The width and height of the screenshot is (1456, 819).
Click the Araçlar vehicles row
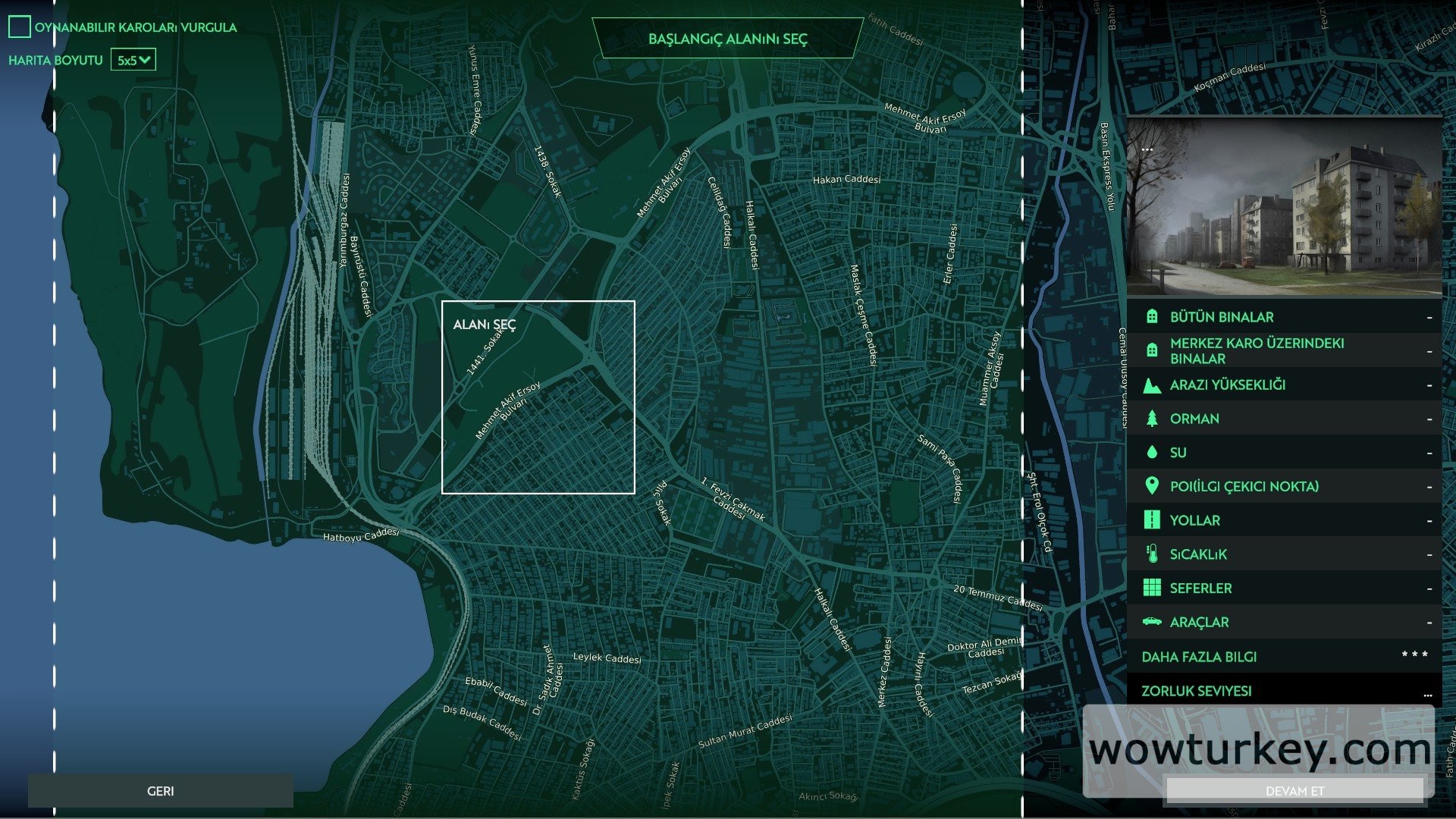point(1284,622)
